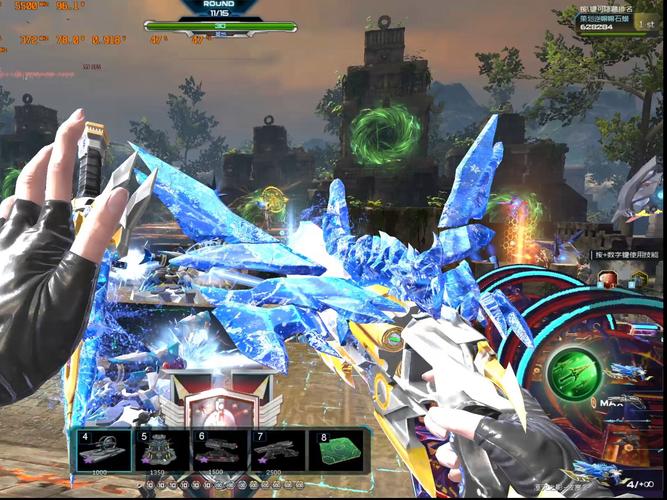667x500 pixels.
Task: Select the slot 4 turret costing 1000
Action: click(103, 450)
